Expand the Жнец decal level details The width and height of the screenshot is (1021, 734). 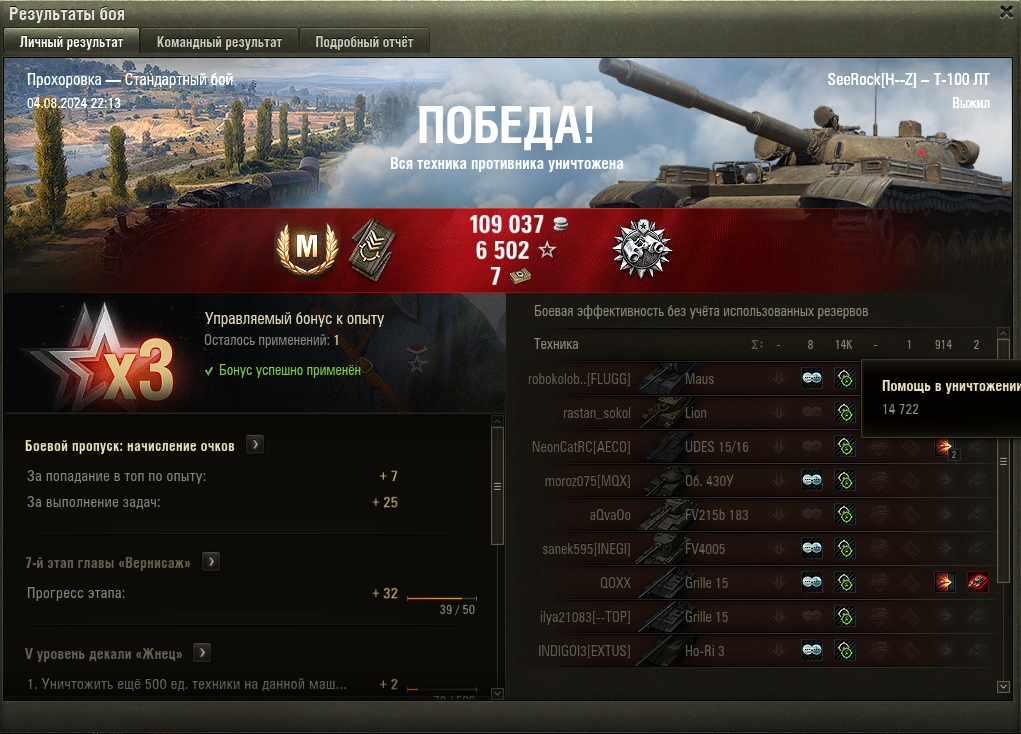click(202, 653)
